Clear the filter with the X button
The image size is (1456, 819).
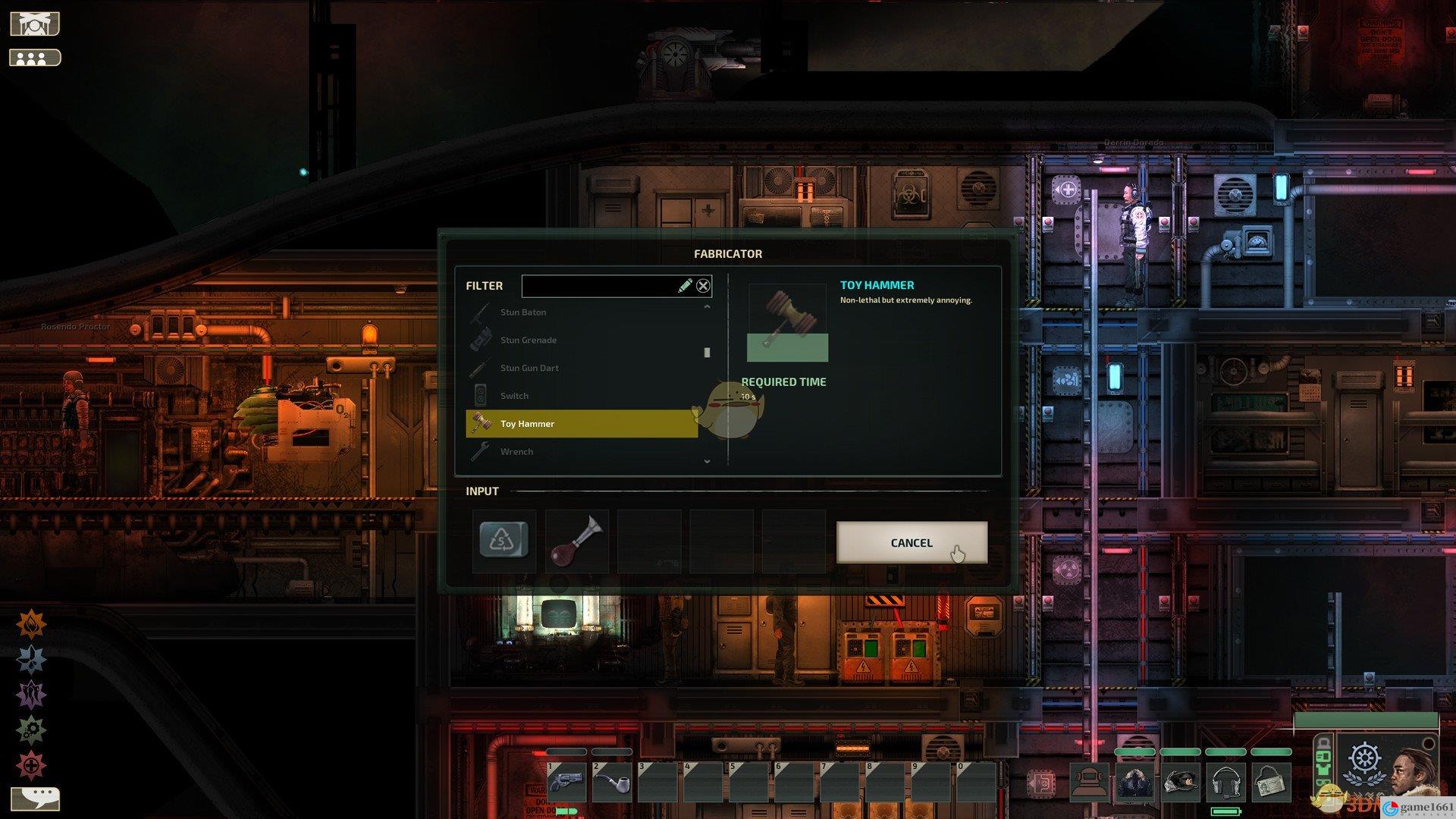point(703,286)
